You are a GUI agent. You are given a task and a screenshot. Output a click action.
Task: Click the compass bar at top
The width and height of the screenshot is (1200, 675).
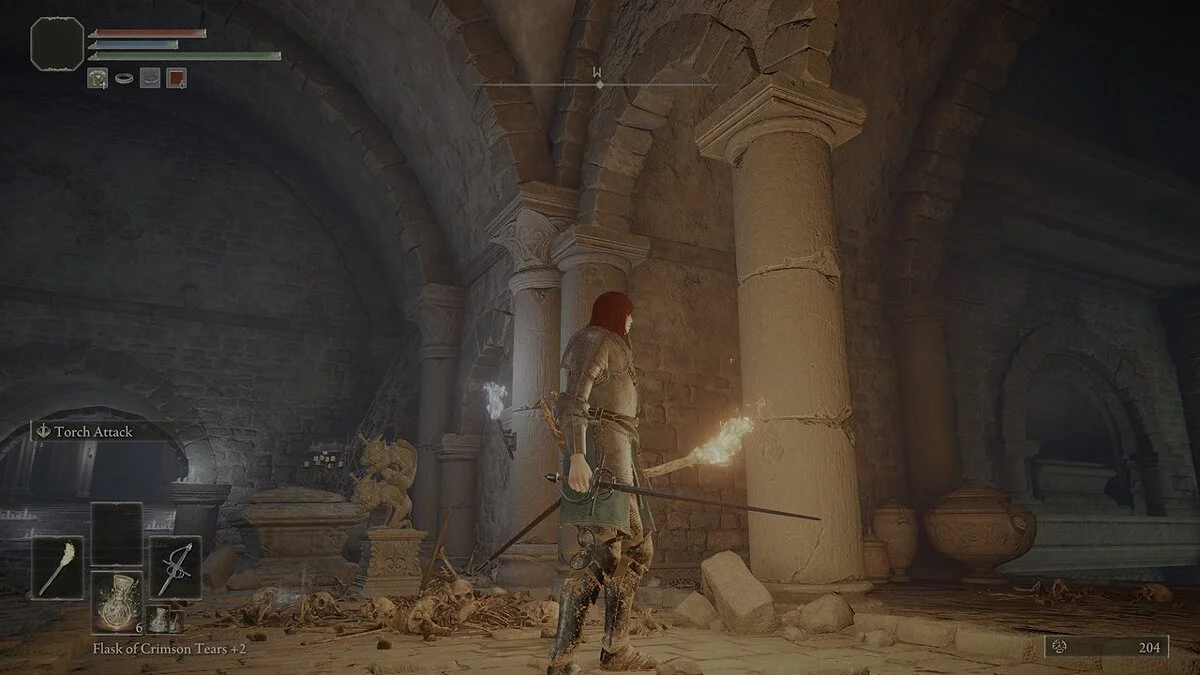coord(599,84)
